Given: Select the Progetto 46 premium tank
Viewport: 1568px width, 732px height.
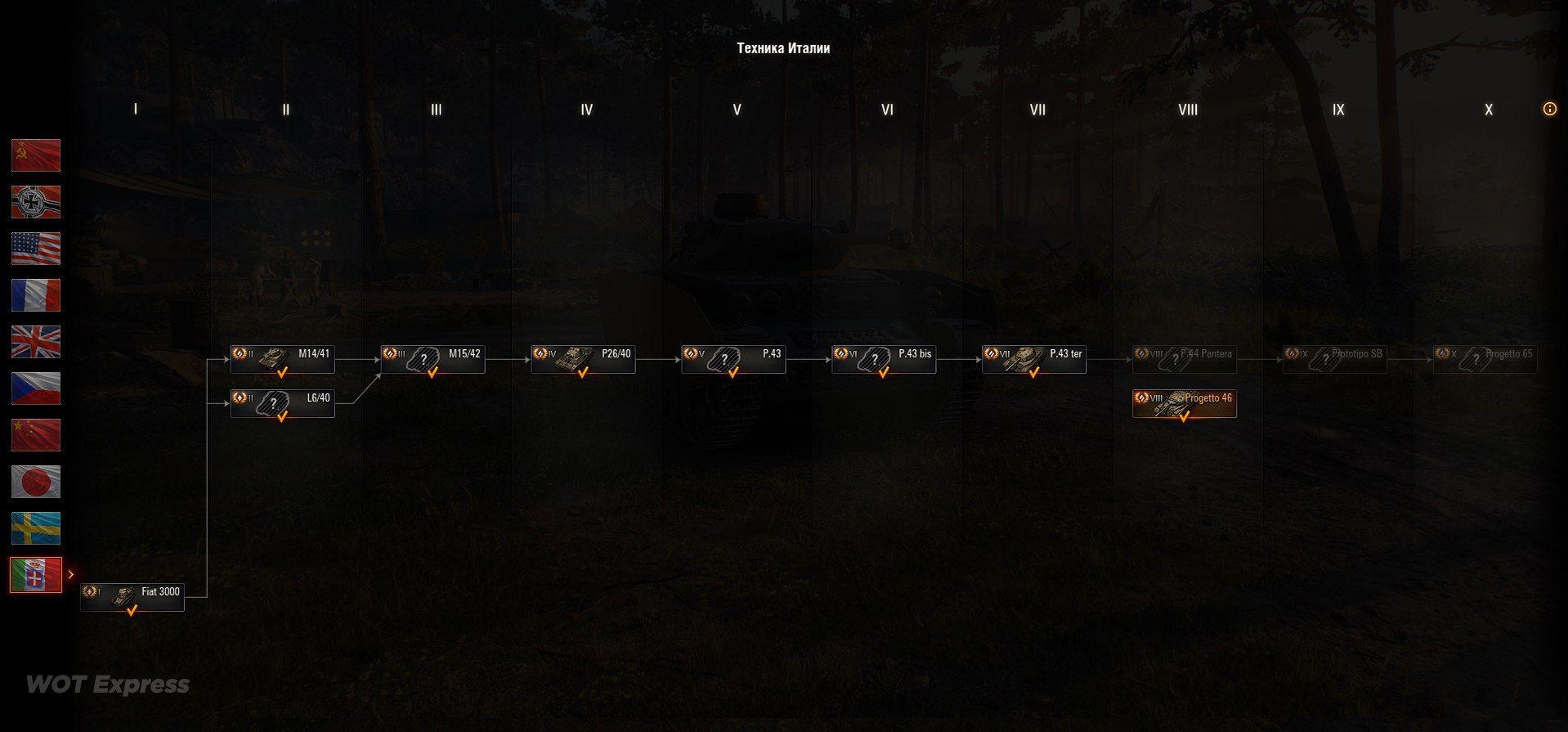Looking at the screenshot, I should (1185, 403).
